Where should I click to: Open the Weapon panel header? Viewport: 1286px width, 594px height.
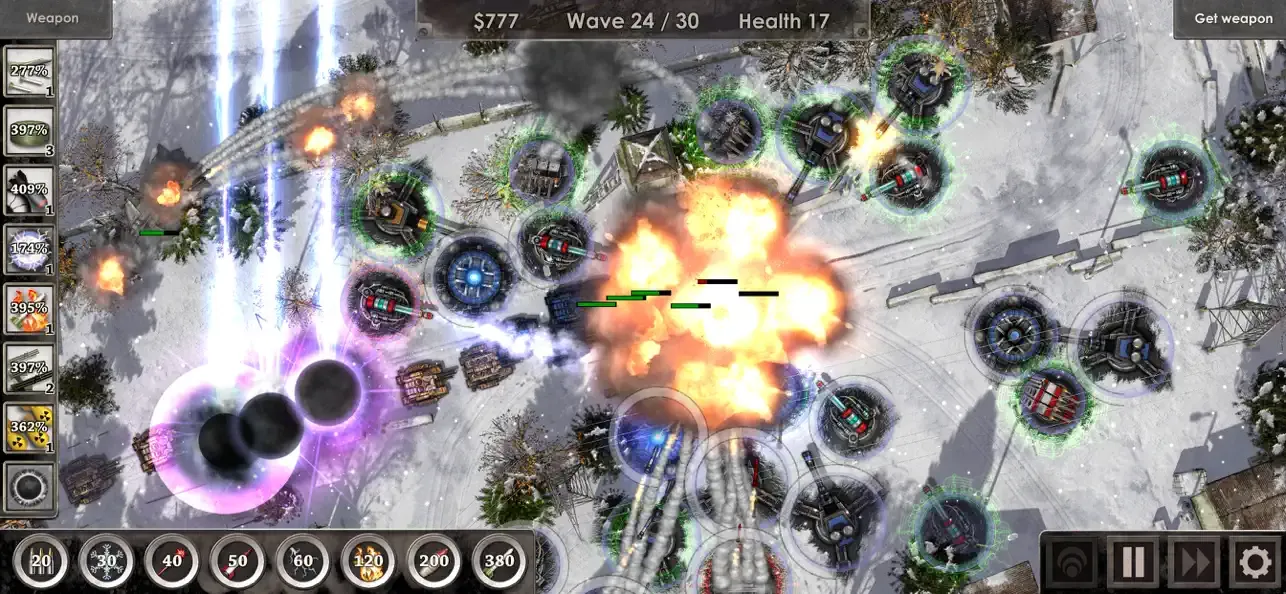(52, 18)
